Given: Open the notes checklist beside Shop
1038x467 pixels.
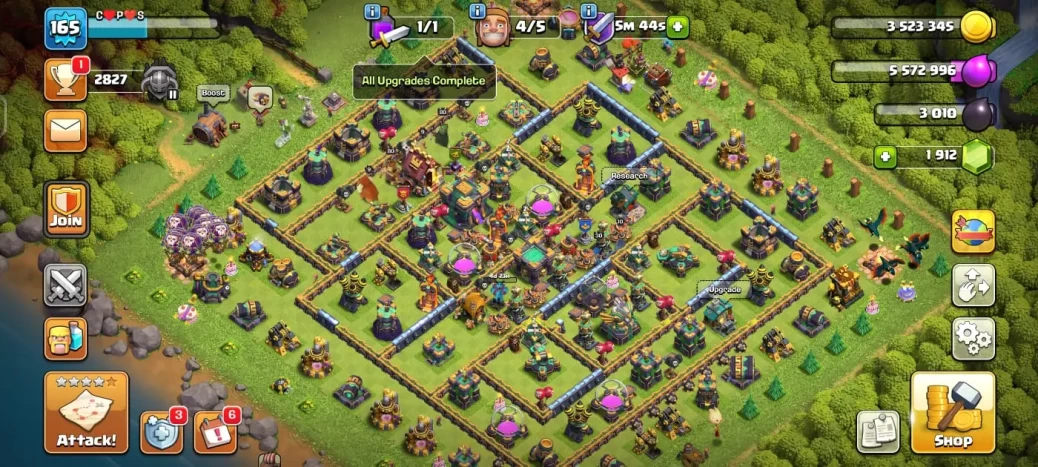Looking at the screenshot, I should point(878,431).
